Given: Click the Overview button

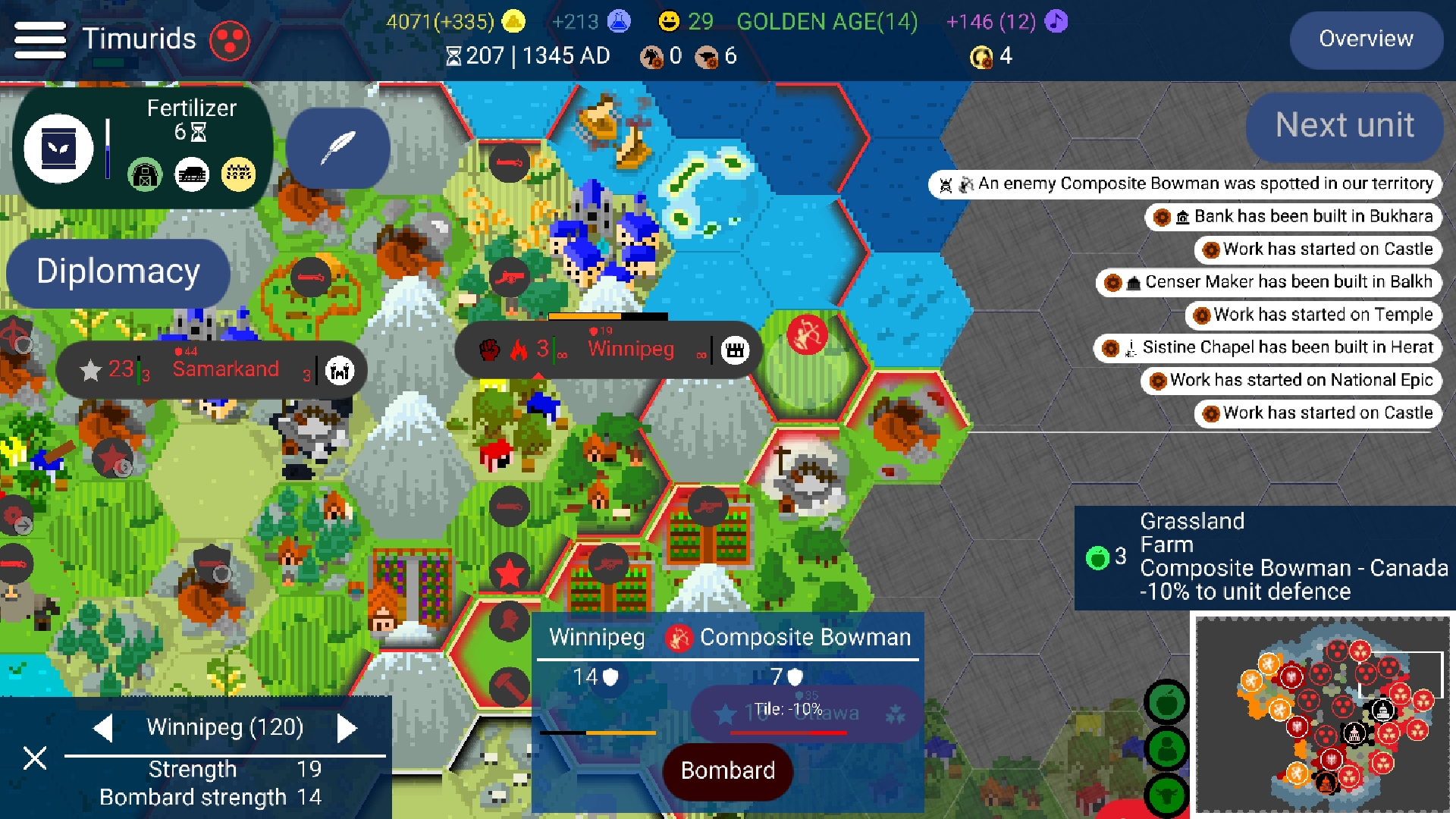Looking at the screenshot, I should 1366,39.
